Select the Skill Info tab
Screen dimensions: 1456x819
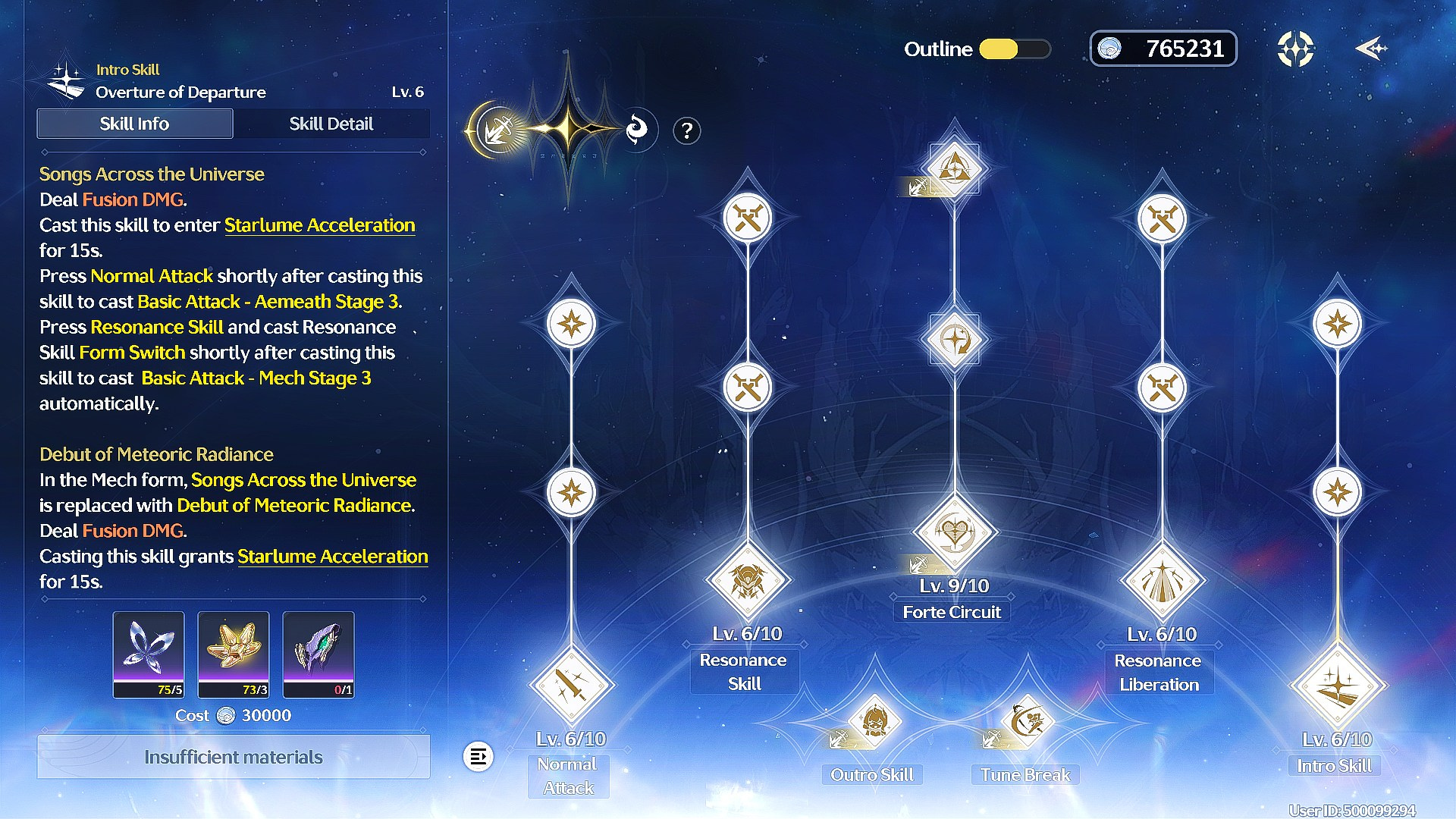pos(135,124)
